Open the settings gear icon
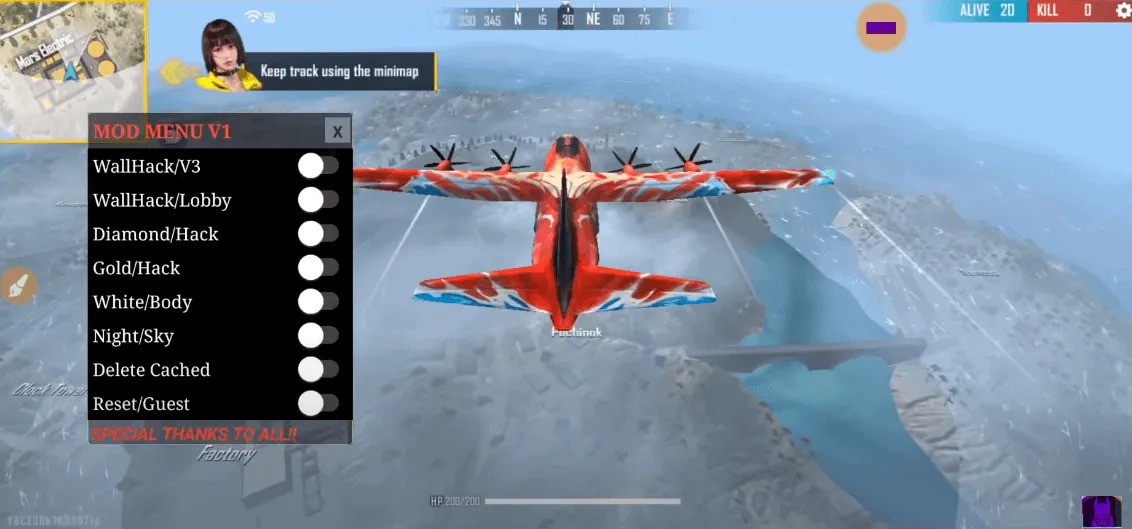Viewport: 1132px width, 529px height. (1122, 11)
